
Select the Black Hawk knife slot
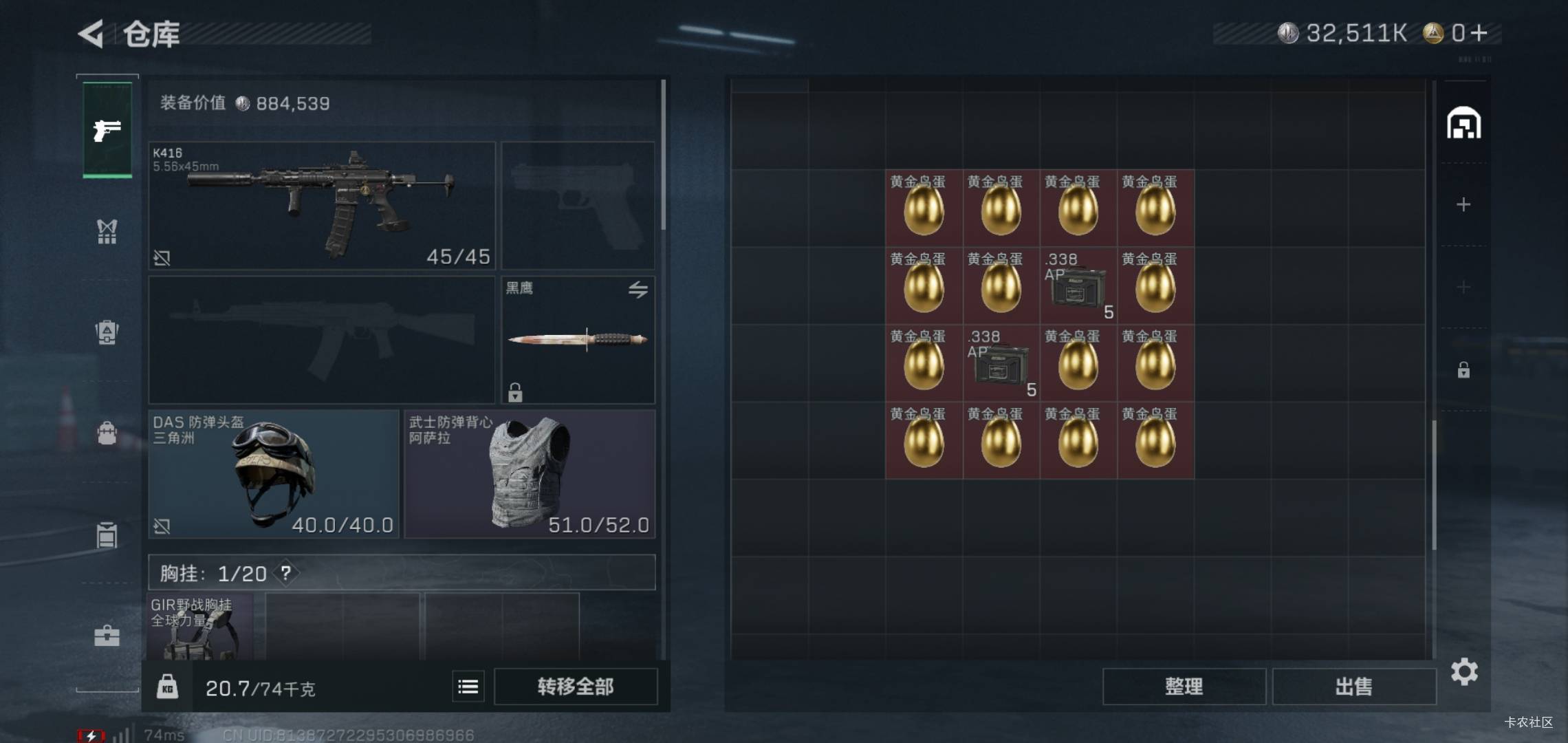(x=578, y=340)
